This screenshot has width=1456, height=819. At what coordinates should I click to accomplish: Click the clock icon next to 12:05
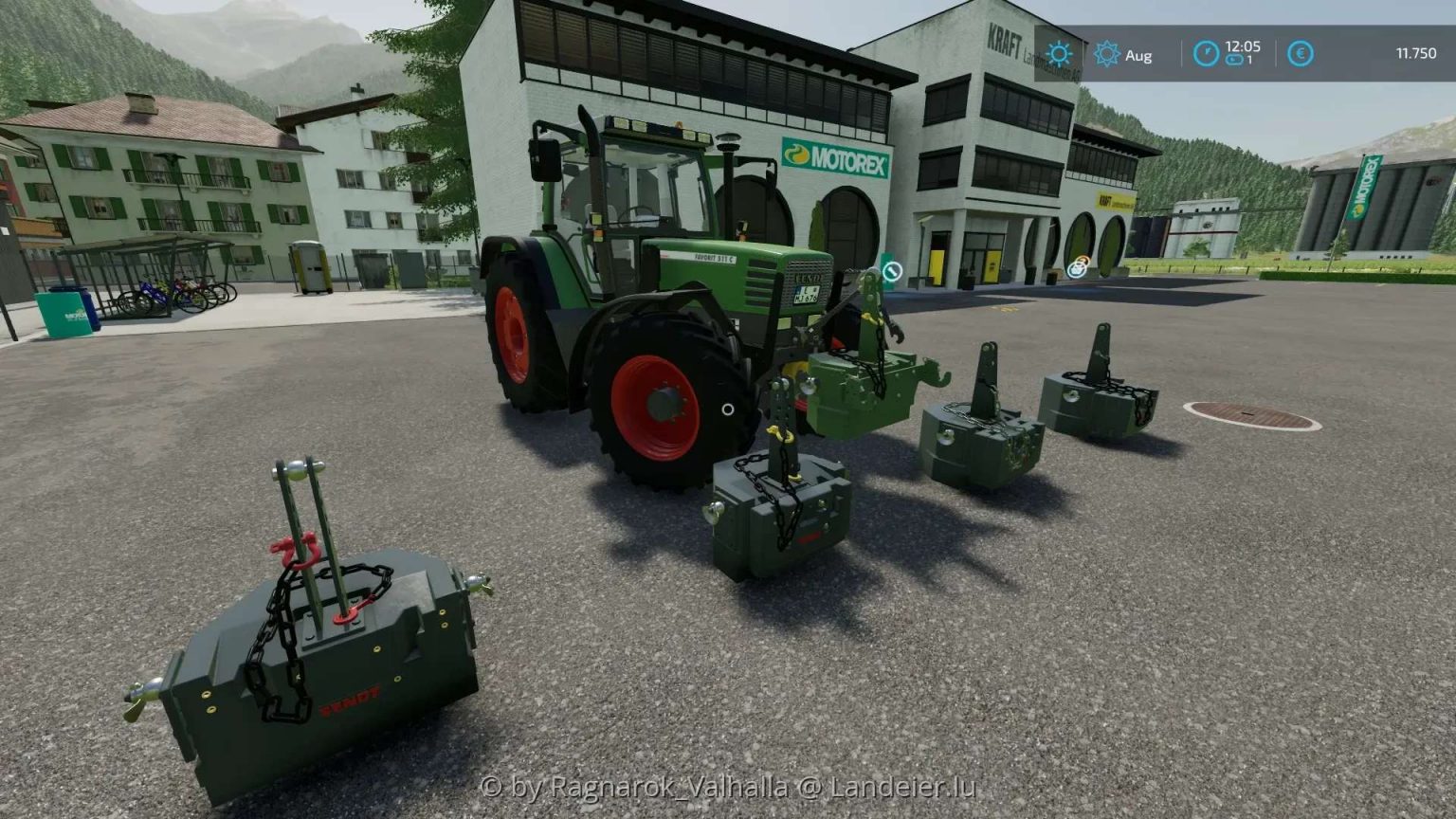[1206, 54]
